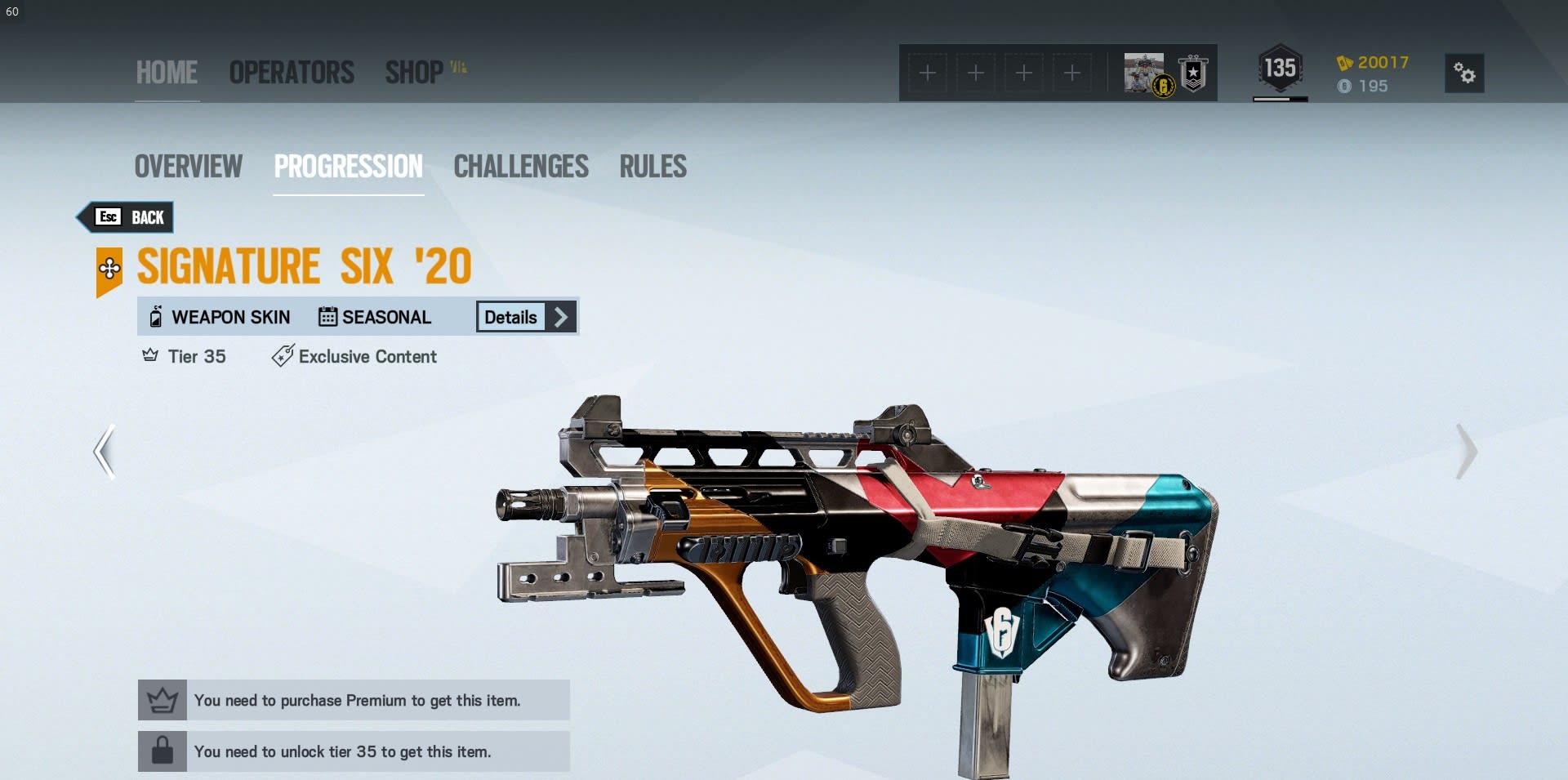Go to the Home menu

pos(167,73)
